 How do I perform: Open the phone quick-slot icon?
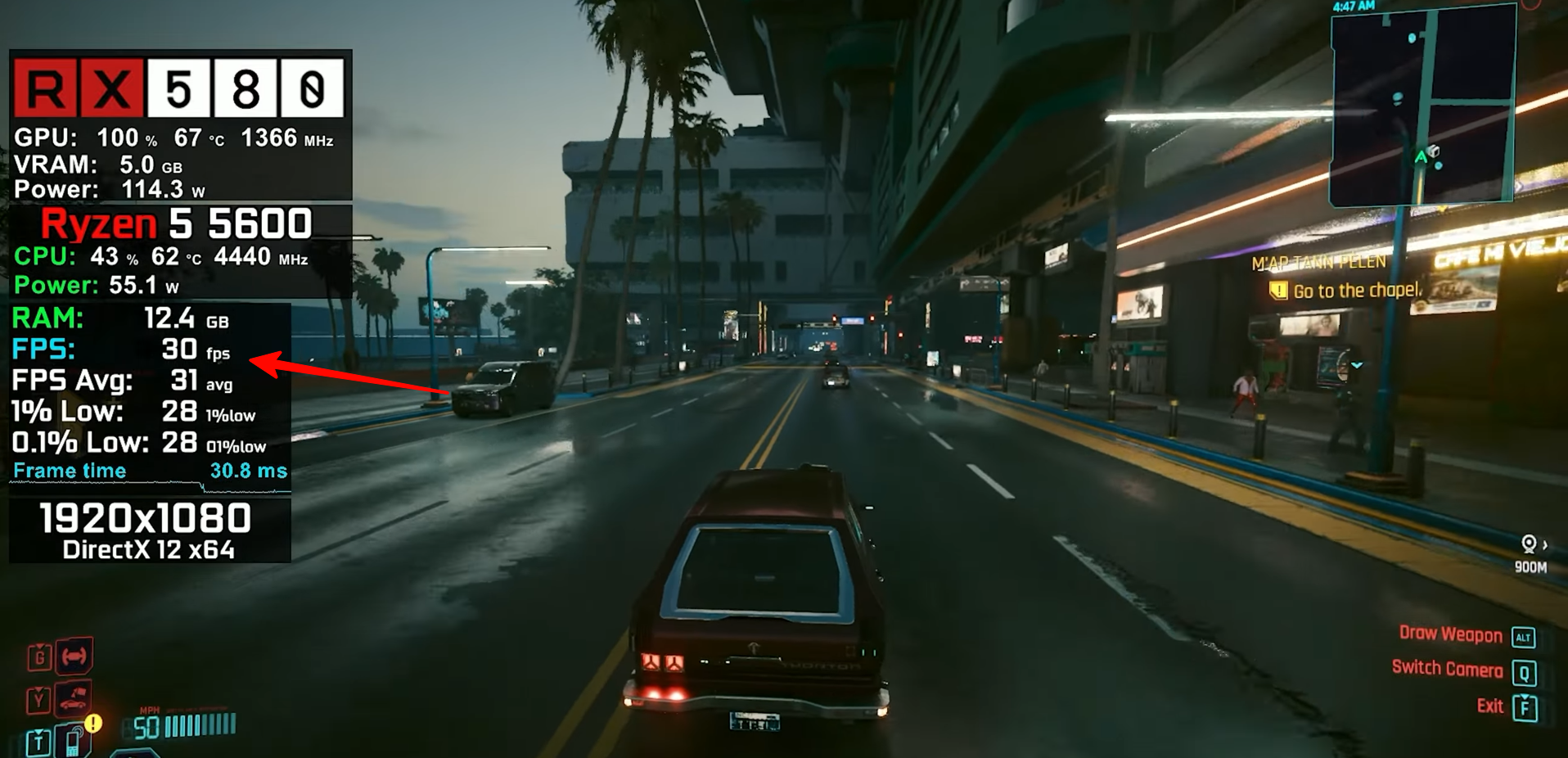tap(73, 742)
